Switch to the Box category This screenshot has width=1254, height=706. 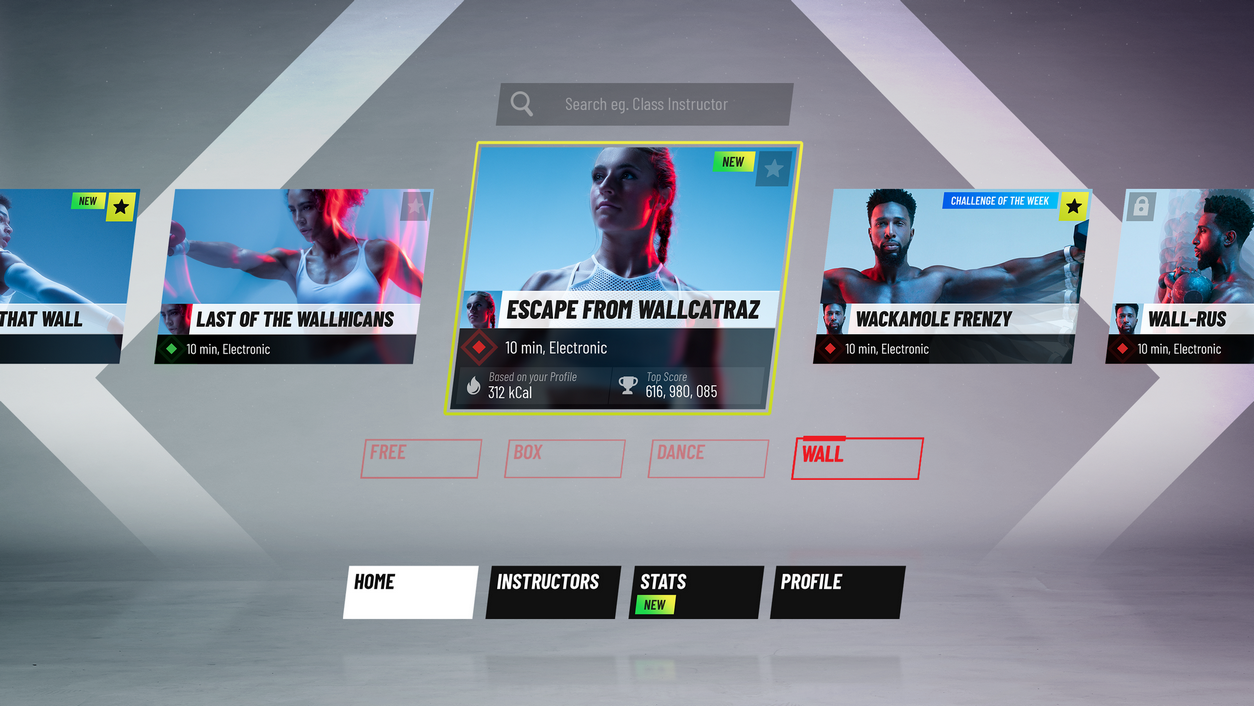point(564,458)
